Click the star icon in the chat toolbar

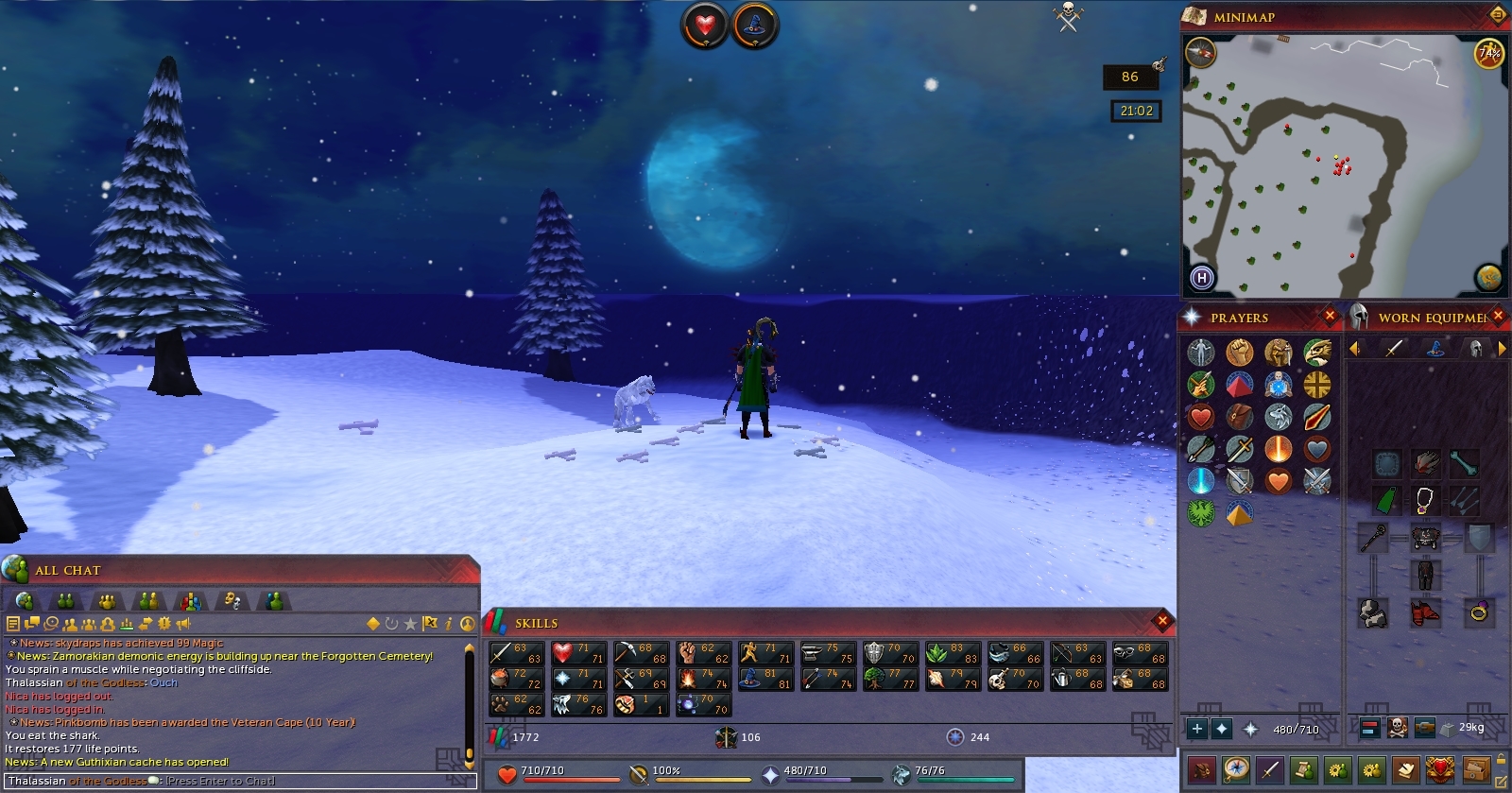coord(410,625)
